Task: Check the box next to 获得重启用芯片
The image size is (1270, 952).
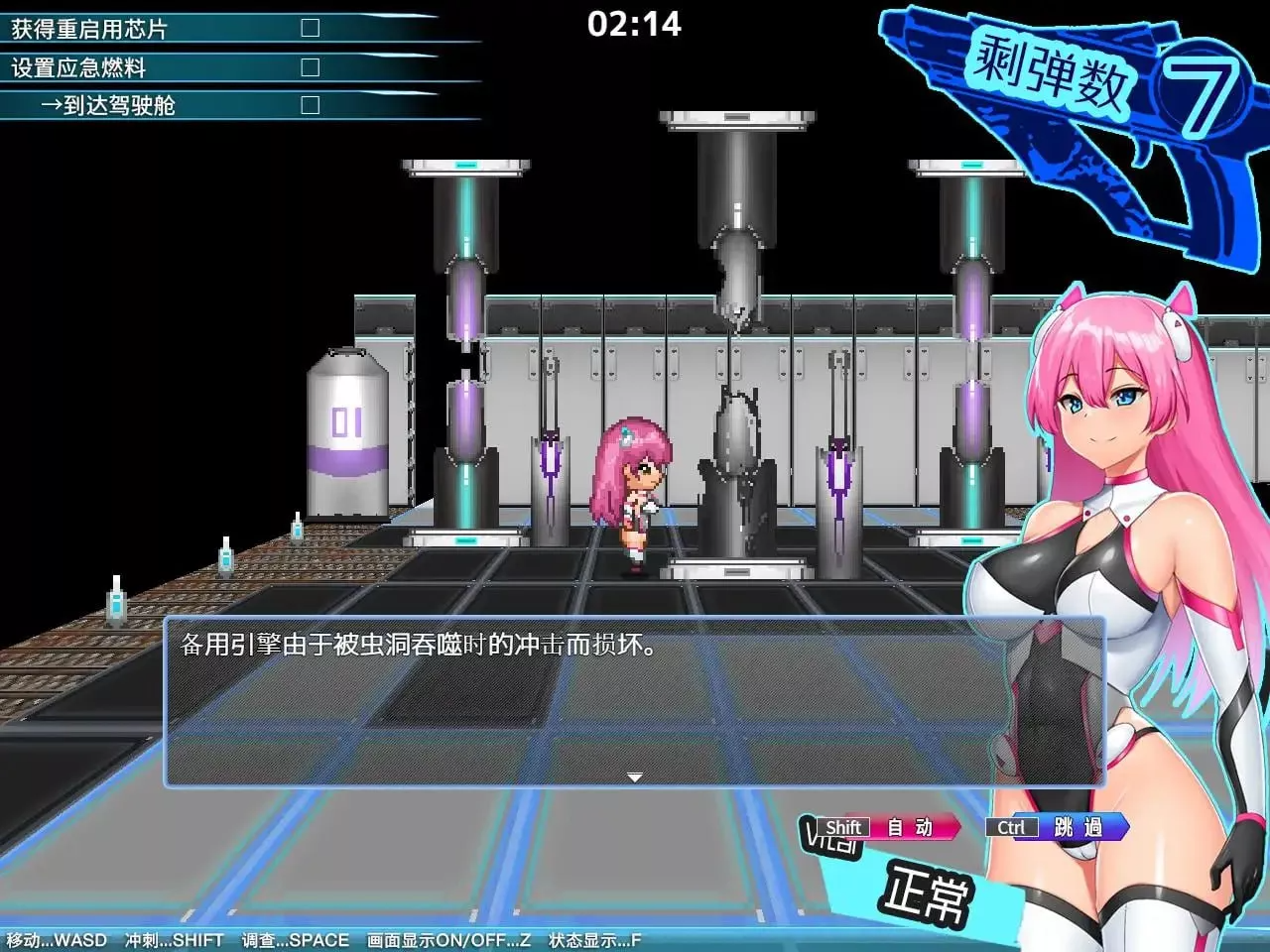Action: pos(311,28)
